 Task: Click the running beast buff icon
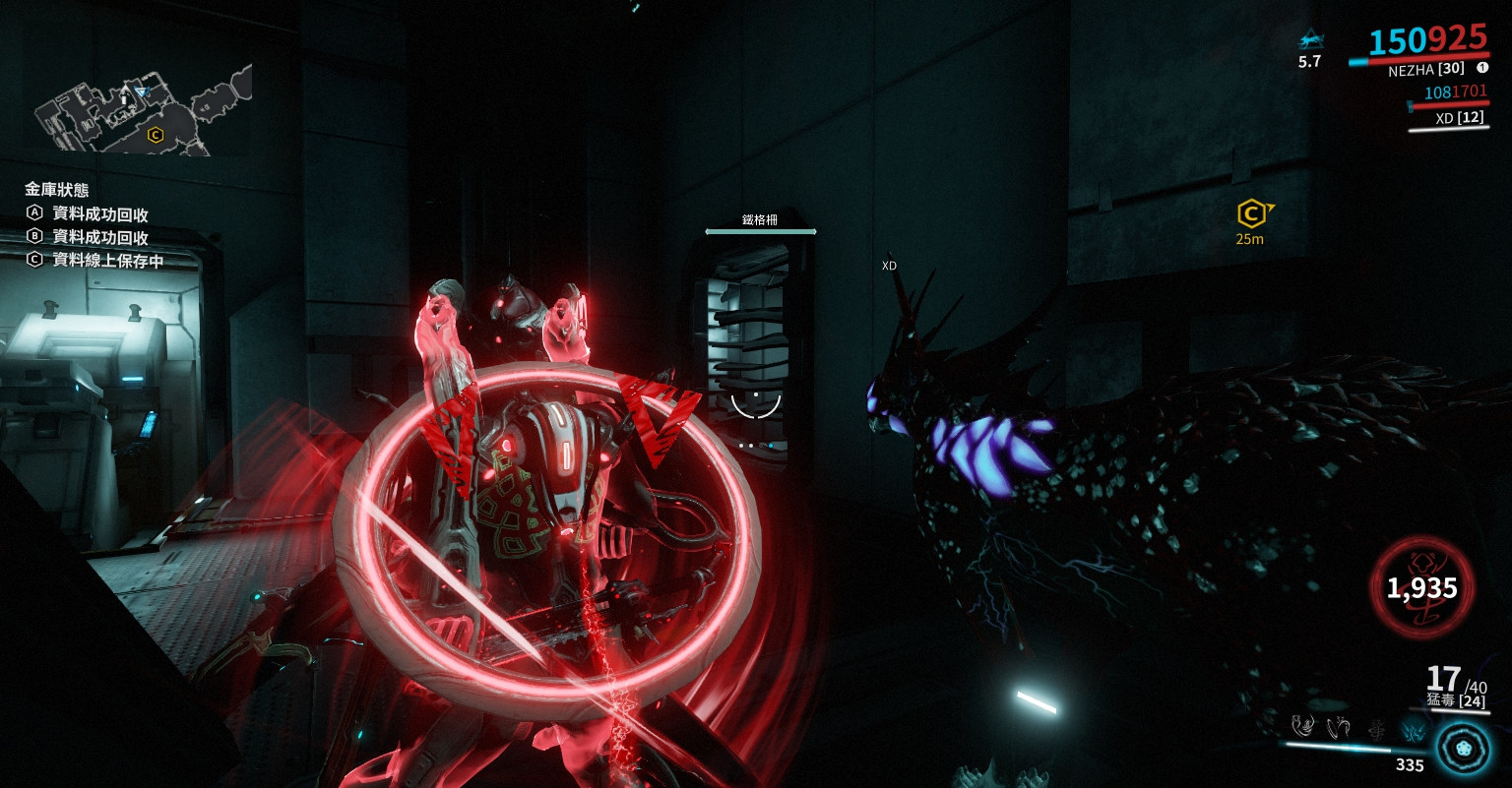1309,41
